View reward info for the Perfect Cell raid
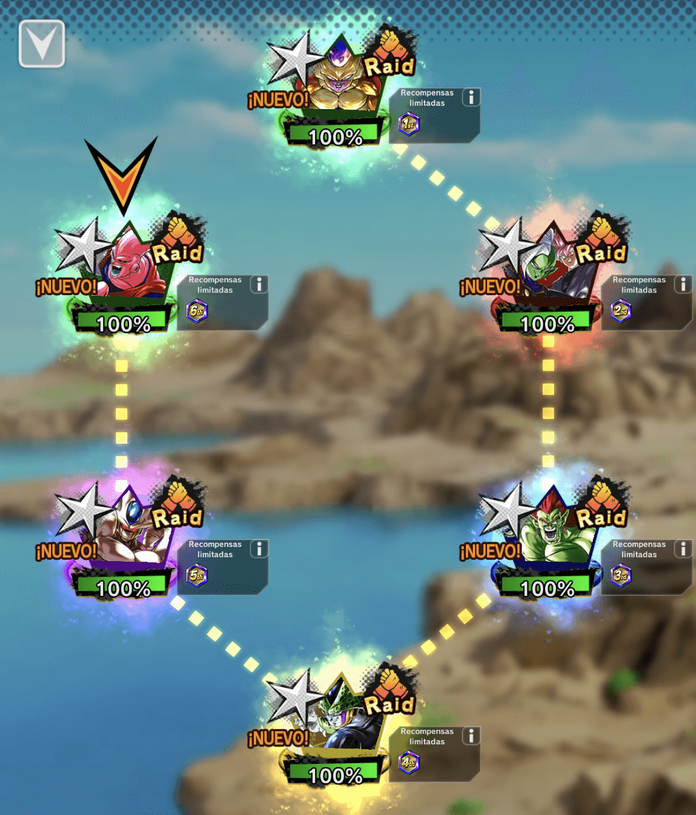696x815 pixels. [x=470, y=735]
